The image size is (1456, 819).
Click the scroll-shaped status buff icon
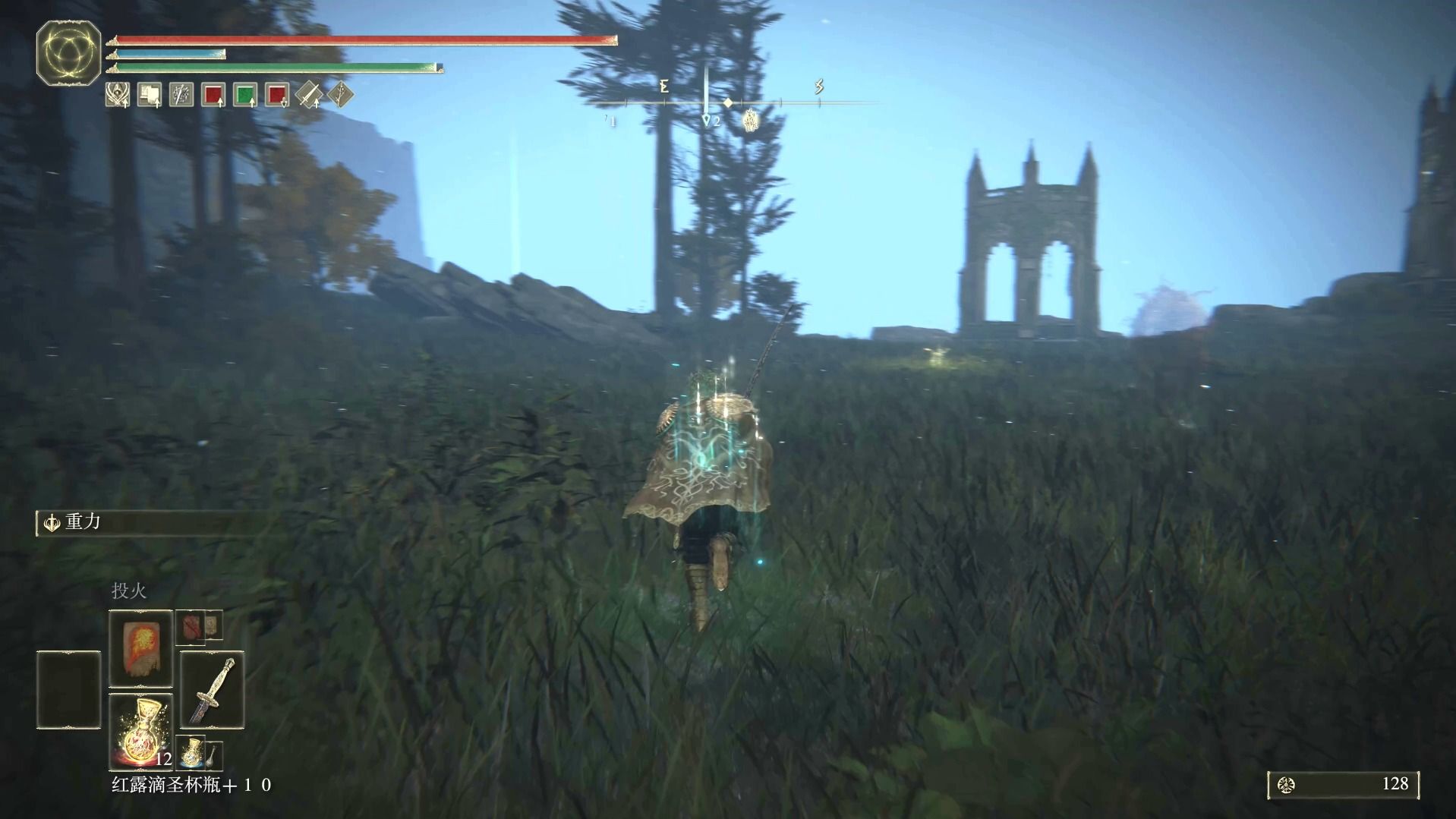(149, 95)
